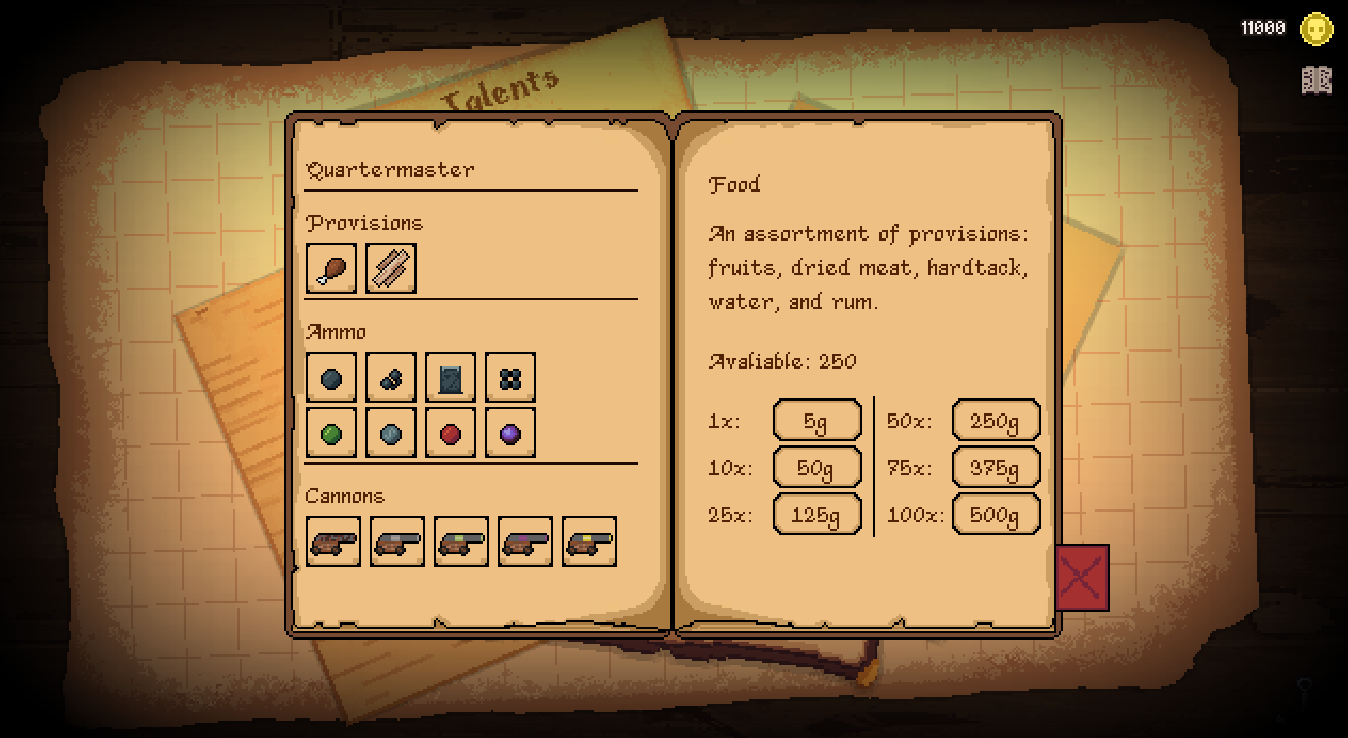Select the wooden planks provision
This screenshot has height=738, width=1348.
coord(391,269)
